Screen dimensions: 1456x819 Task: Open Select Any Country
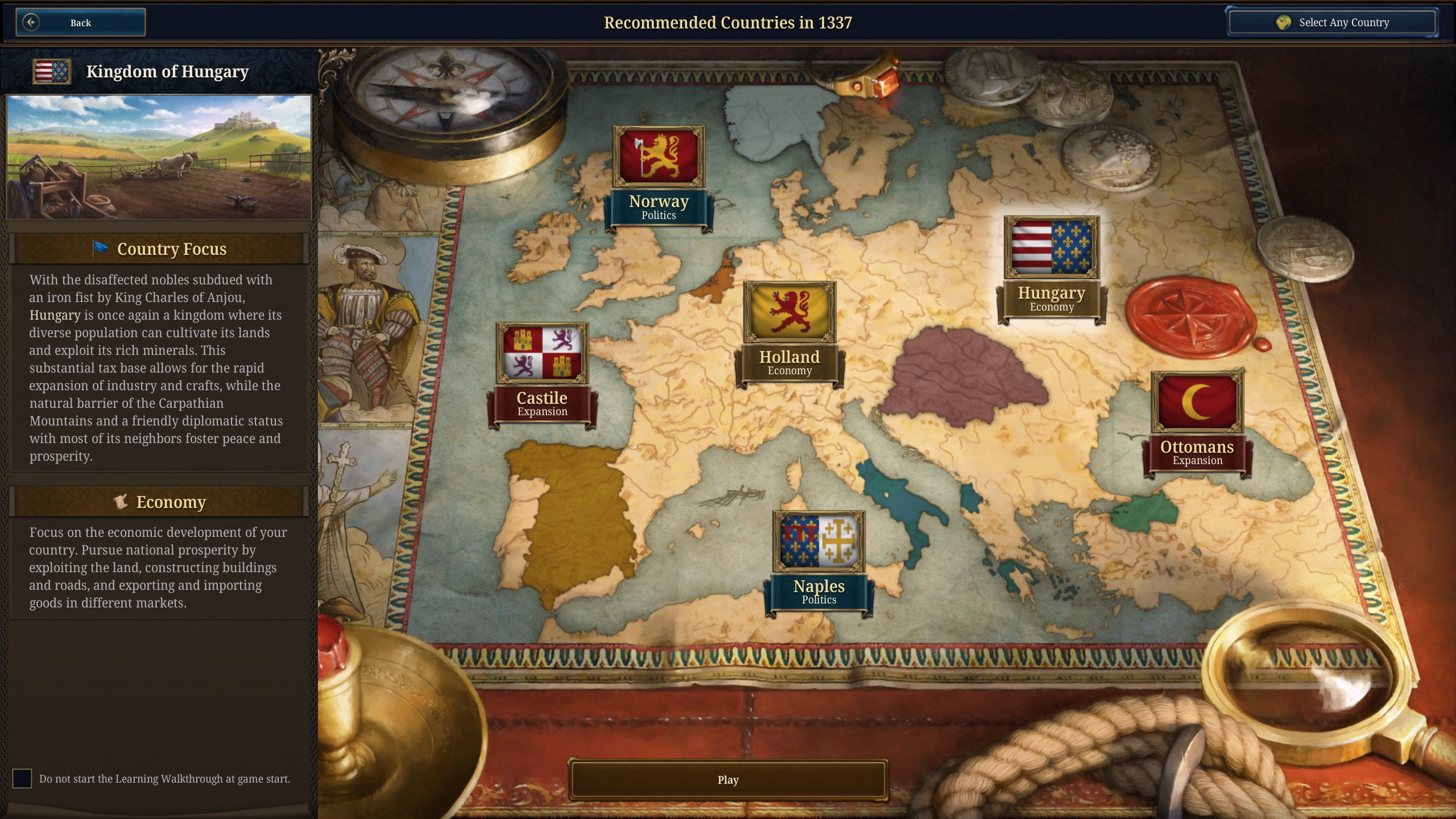pyautogui.click(x=1331, y=23)
